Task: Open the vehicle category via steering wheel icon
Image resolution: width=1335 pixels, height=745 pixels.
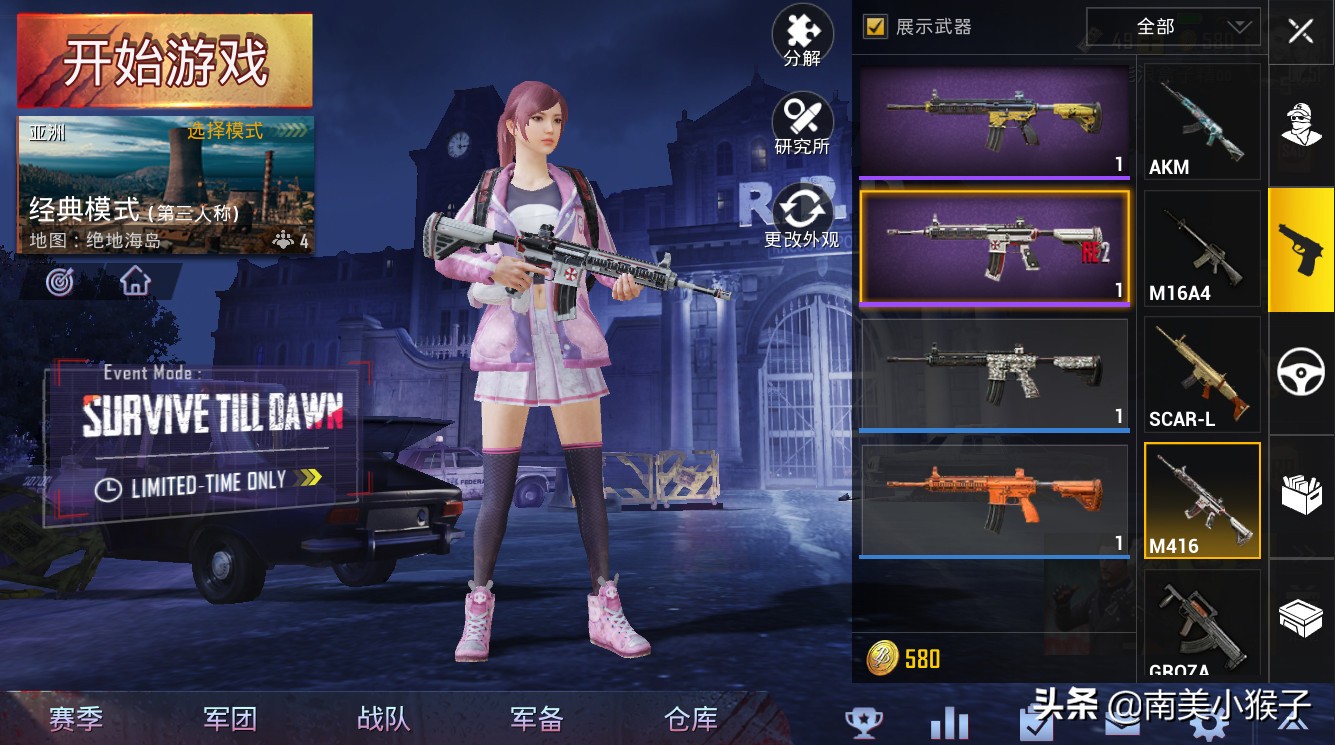Action: [x=1301, y=373]
